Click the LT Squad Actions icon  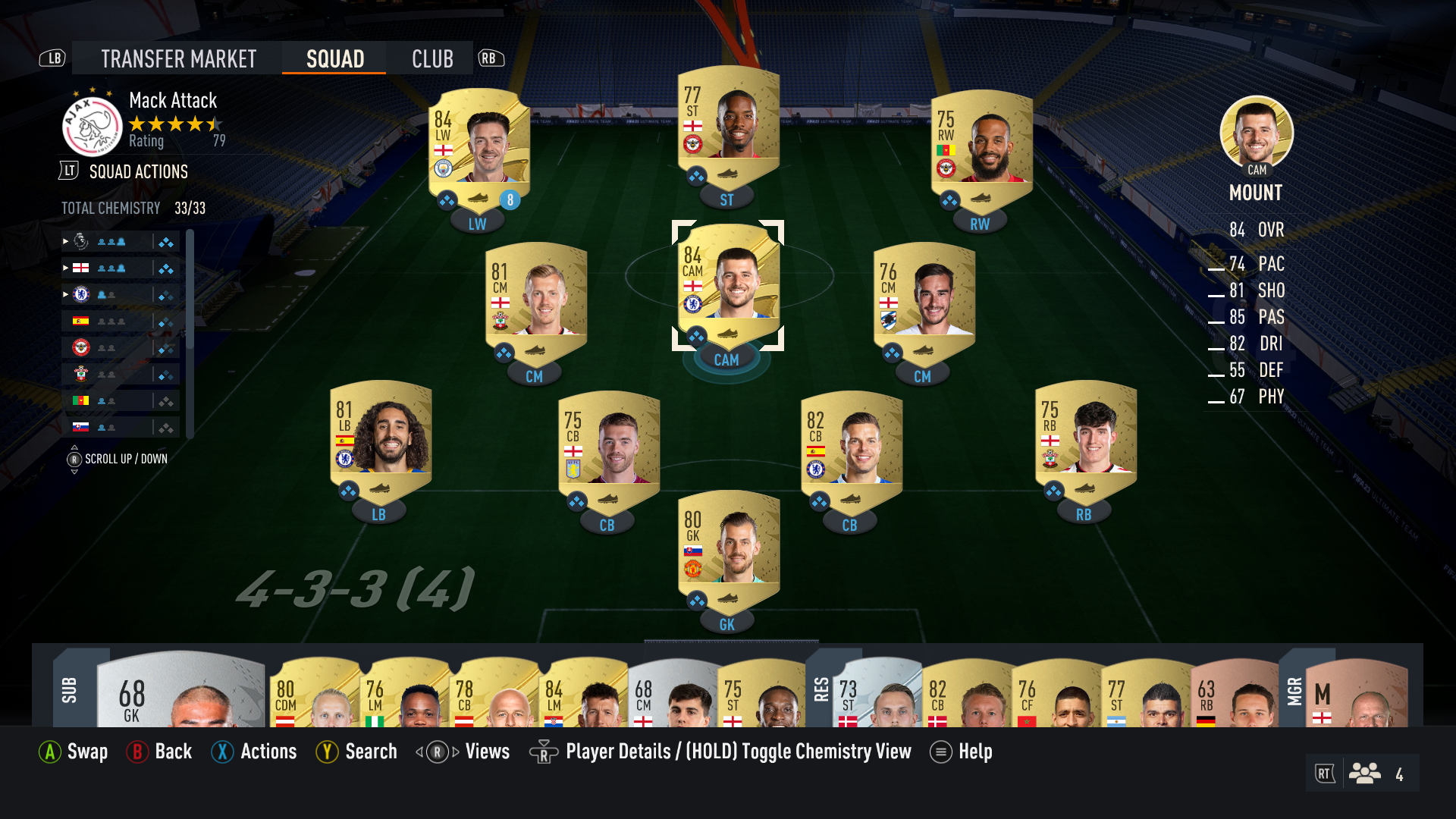[69, 171]
